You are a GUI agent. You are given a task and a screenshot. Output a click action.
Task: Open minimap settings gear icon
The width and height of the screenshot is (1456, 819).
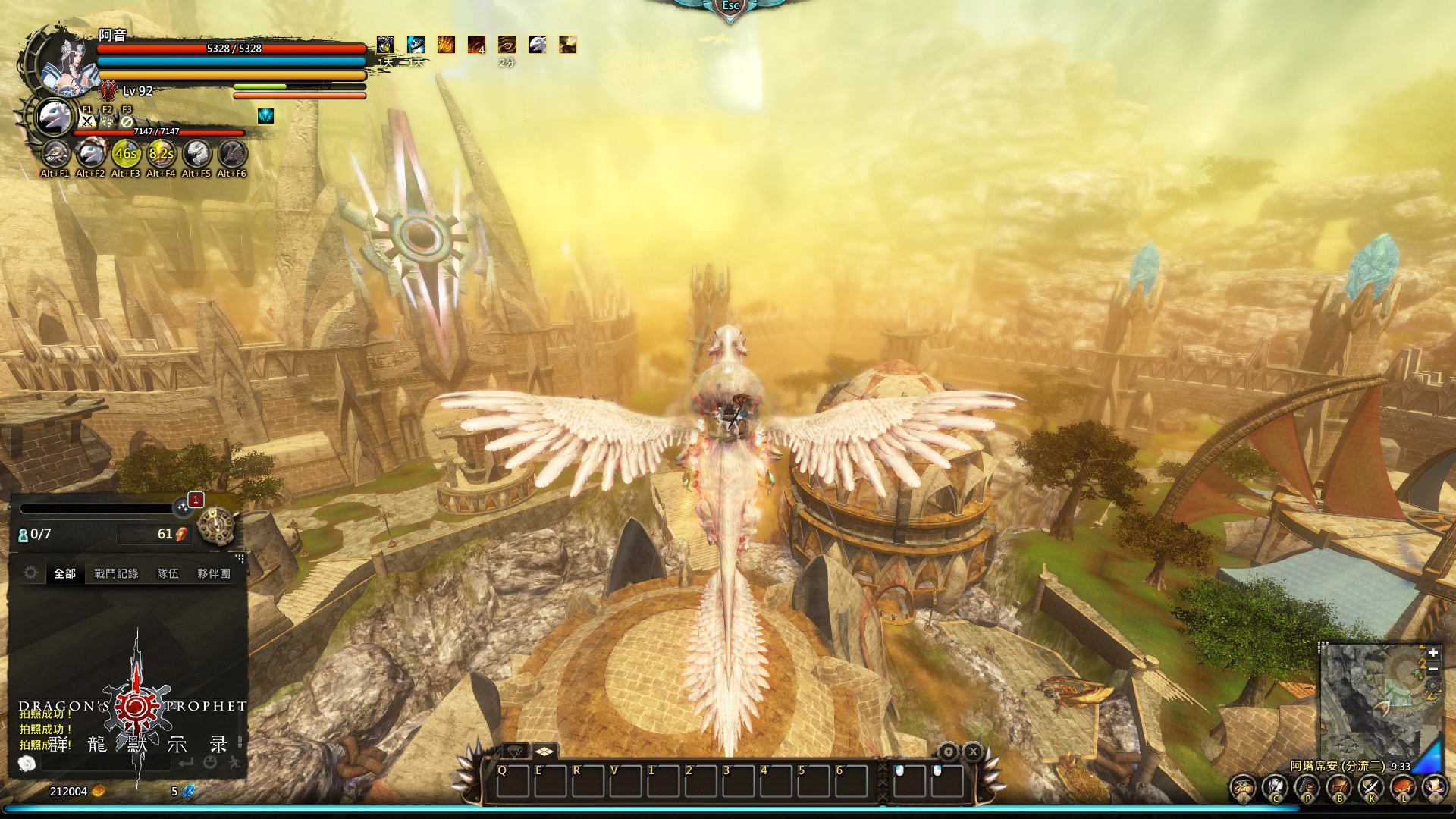pyautogui.click(x=1432, y=687)
